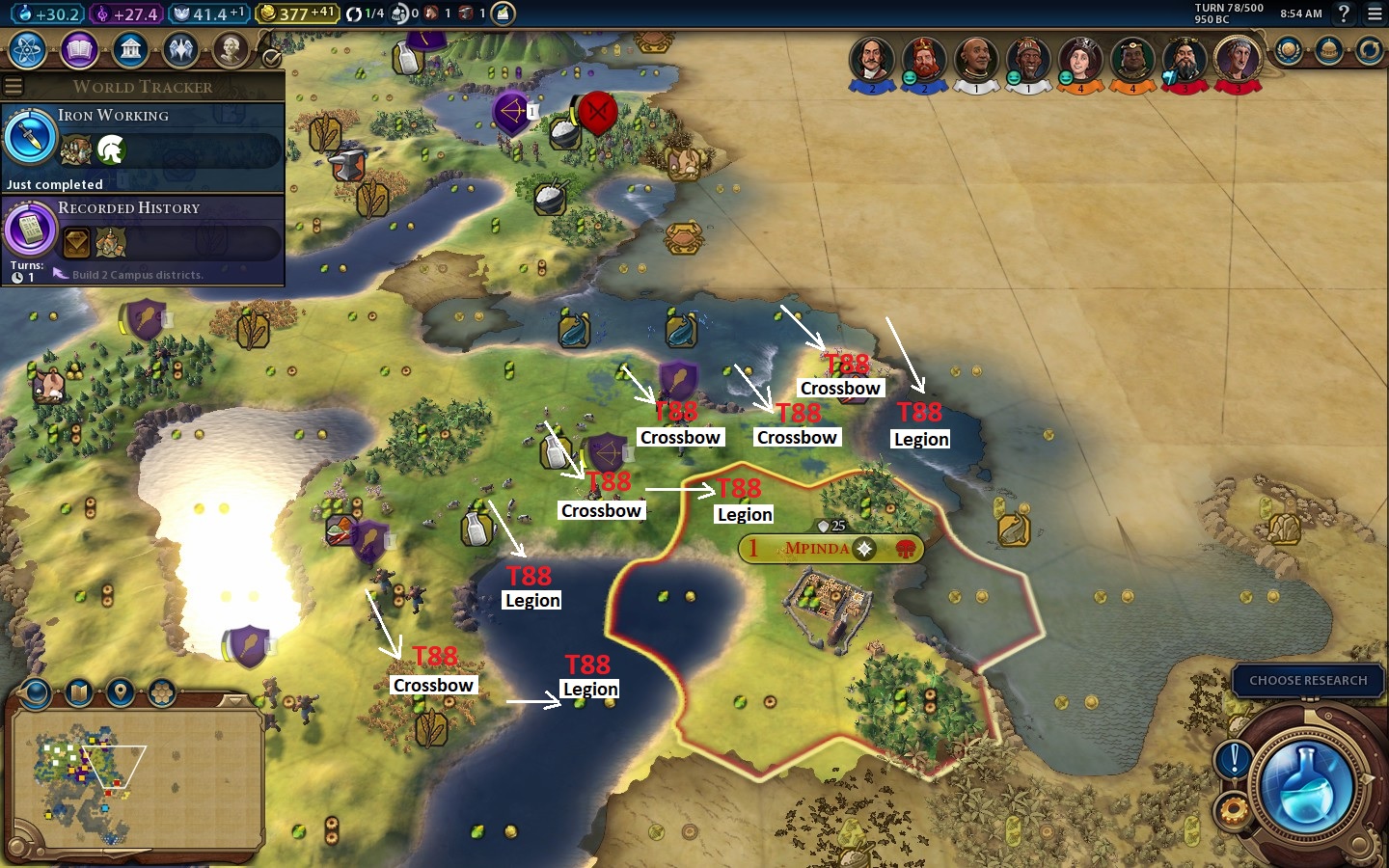
Task: Activate the map pin tool
Action: [x=120, y=692]
